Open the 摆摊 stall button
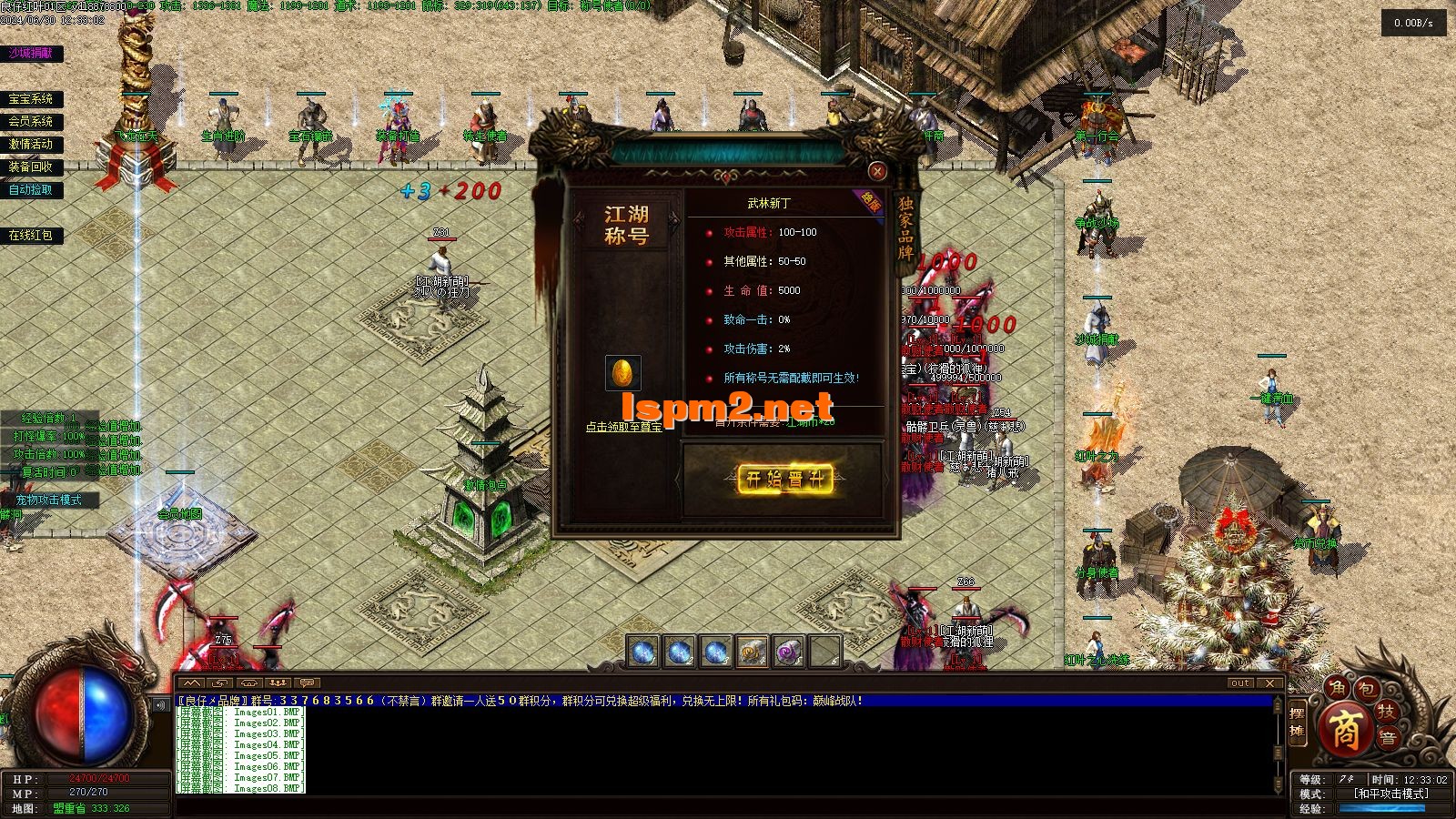This screenshot has height=819, width=1456. tap(1298, 724)
